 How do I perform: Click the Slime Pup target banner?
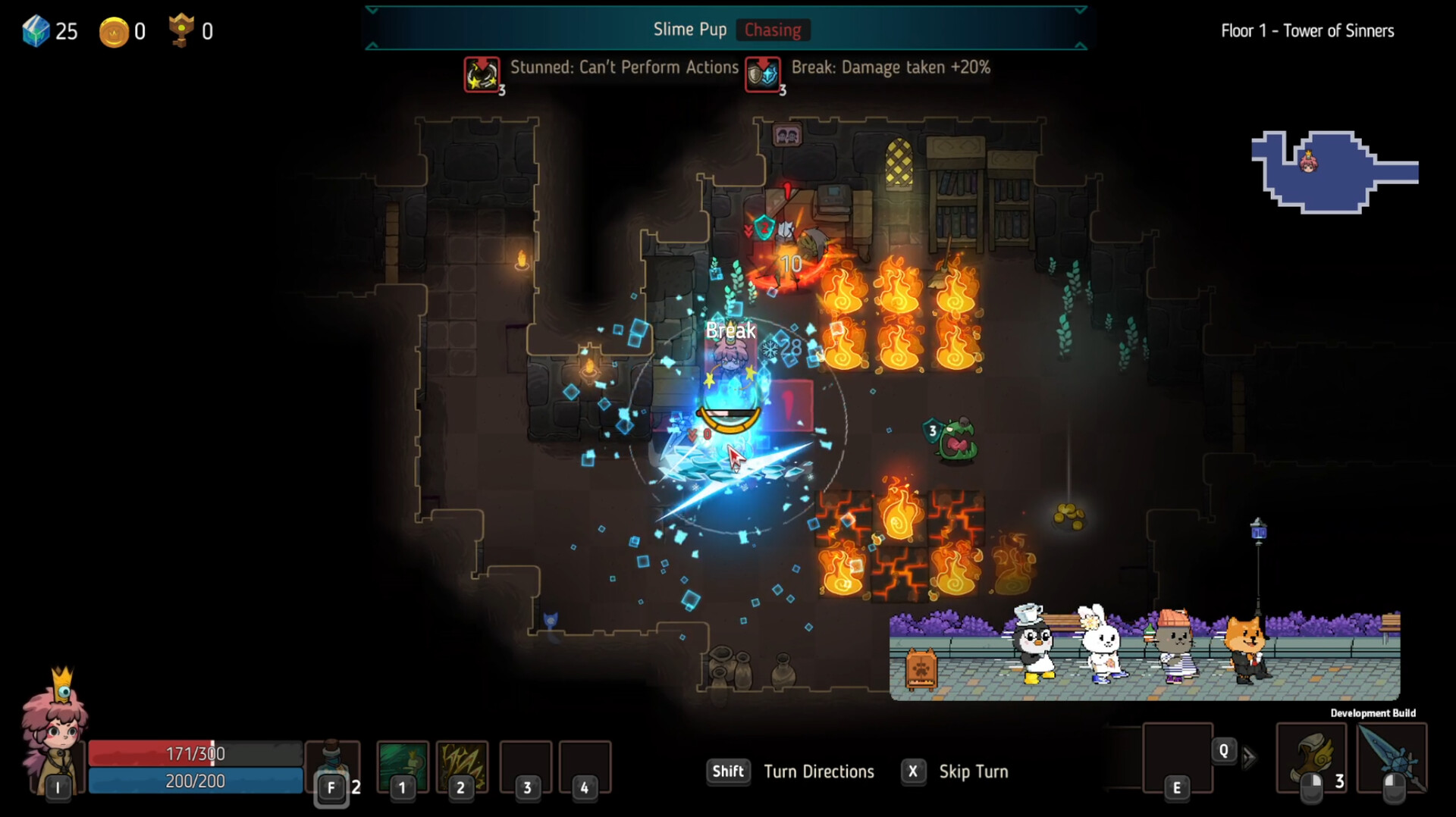click(x=726, y=30)
